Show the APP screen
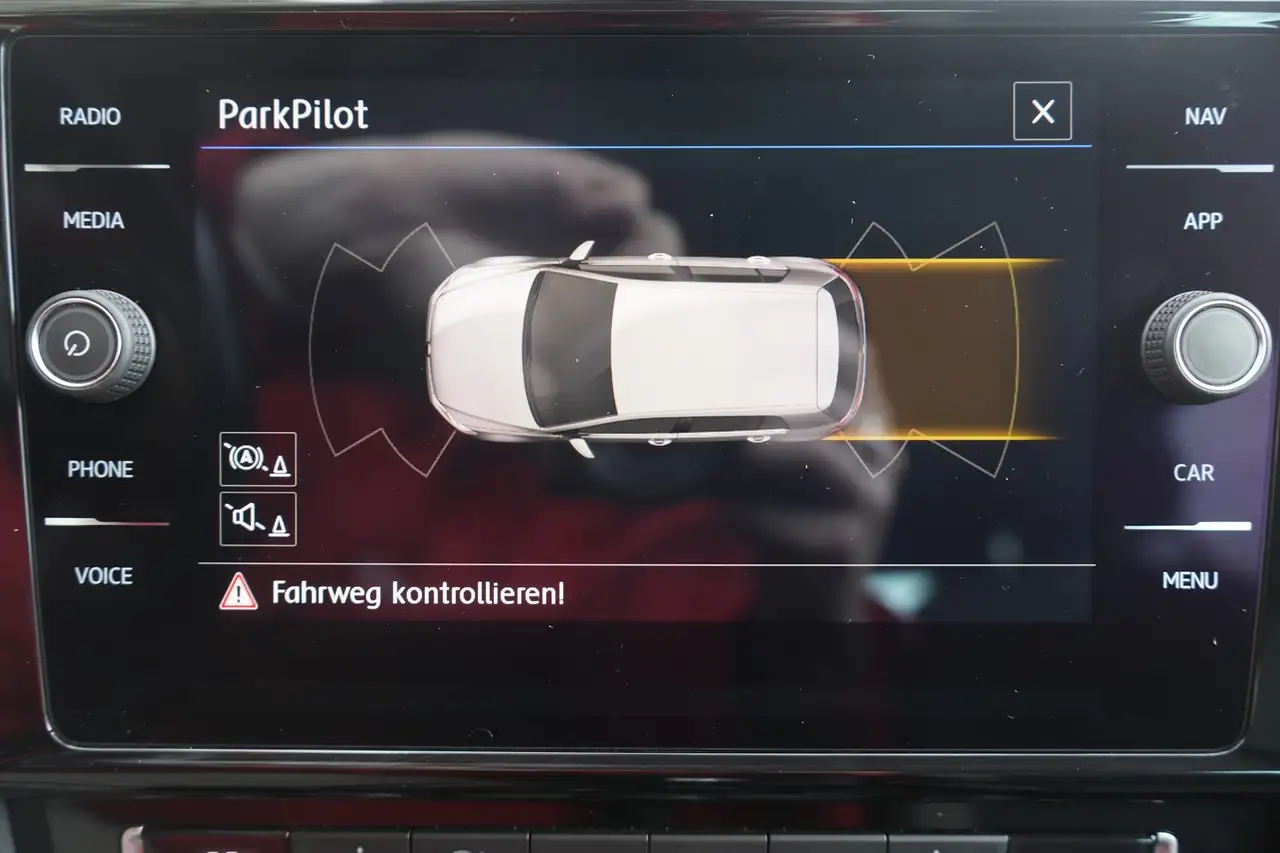 [1202, 222]
